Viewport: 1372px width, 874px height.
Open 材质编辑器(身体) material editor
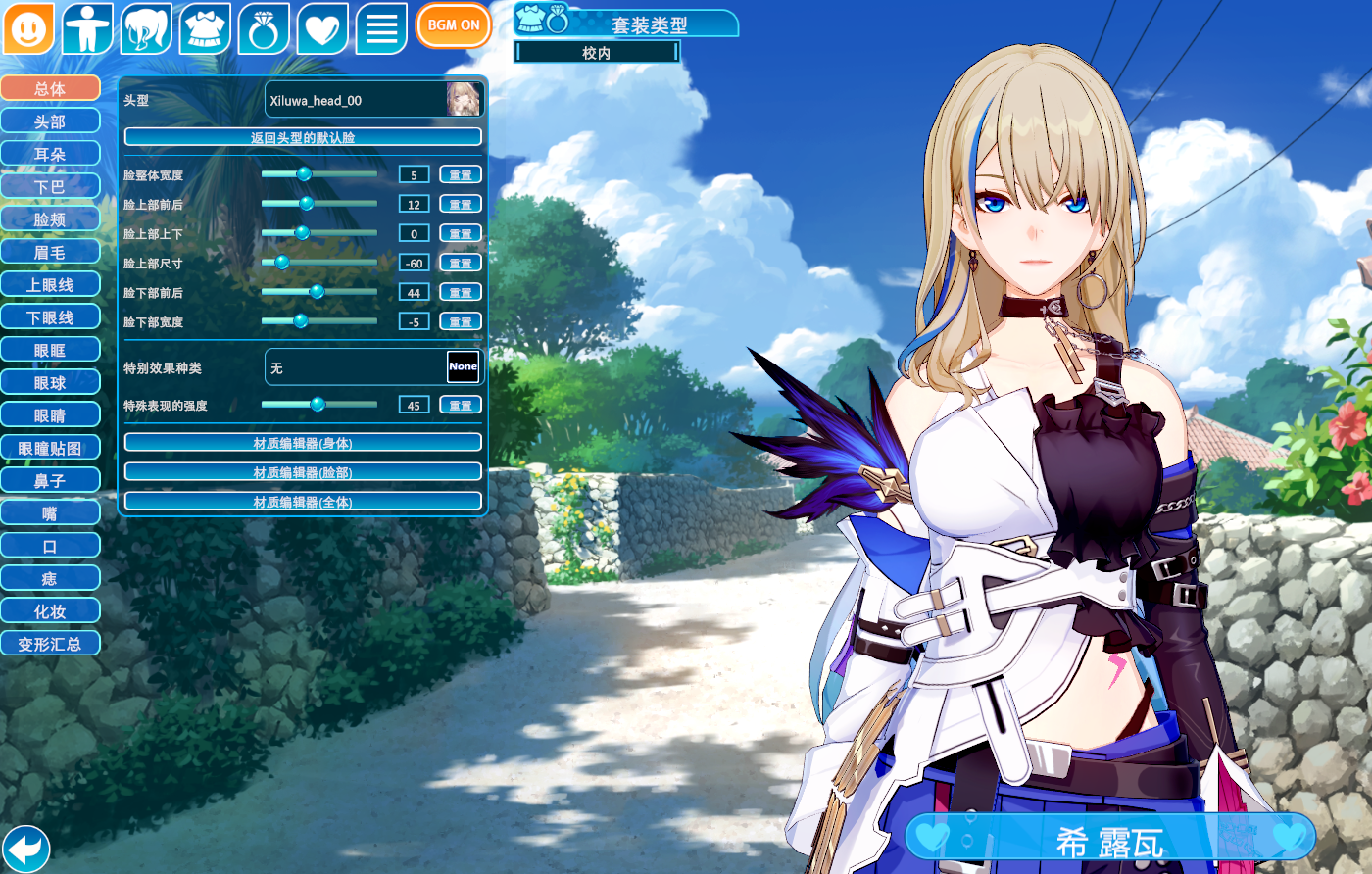[x=303, y=443]
